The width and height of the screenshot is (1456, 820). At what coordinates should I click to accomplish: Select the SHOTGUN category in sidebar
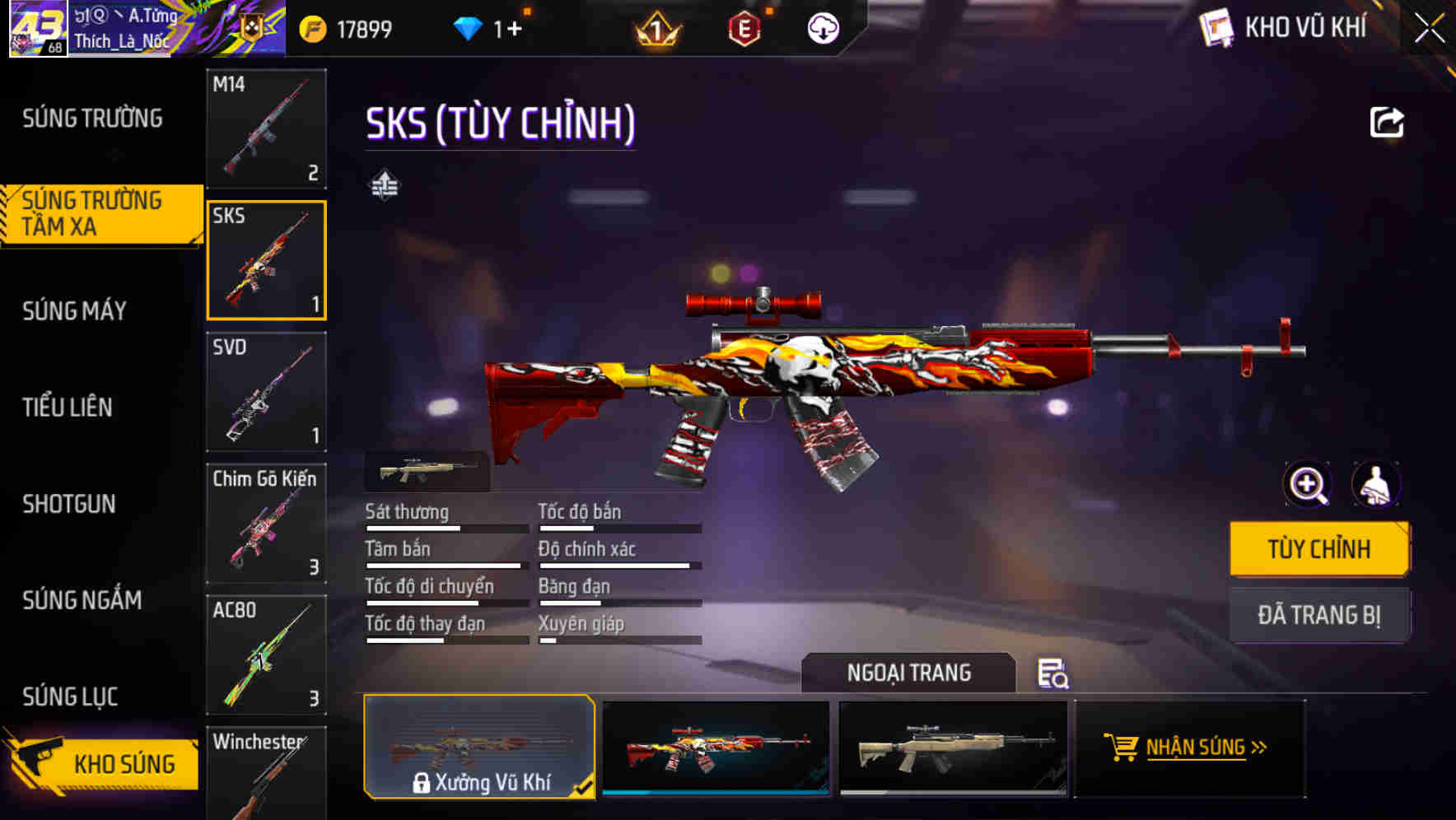coord(69,503)
